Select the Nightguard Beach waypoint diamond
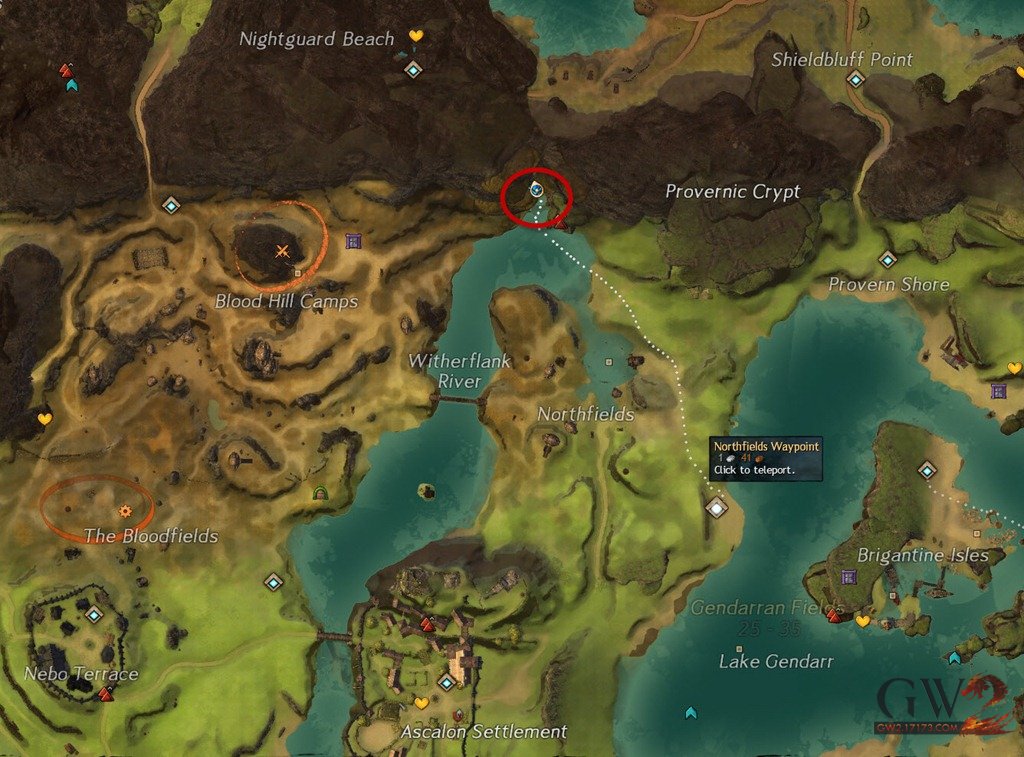Screen dimensions: 1024x757 tap(413, 70)
